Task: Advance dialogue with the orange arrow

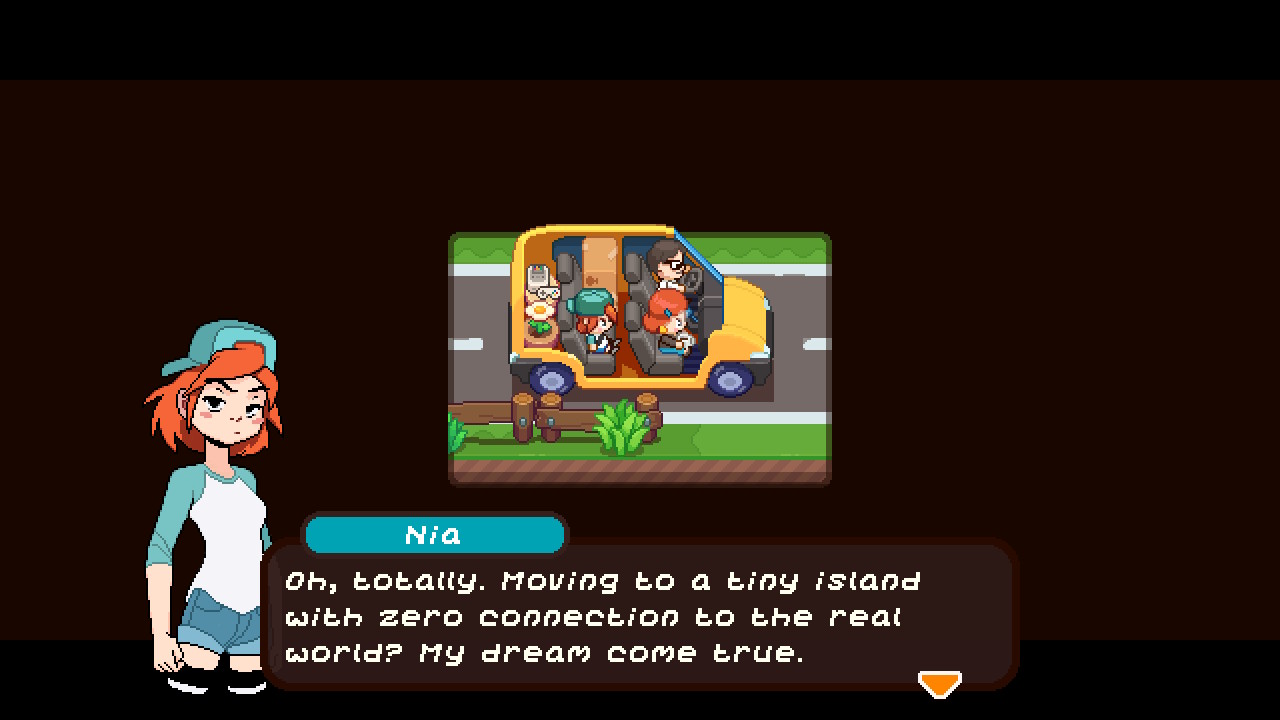Action: point(939,684)
